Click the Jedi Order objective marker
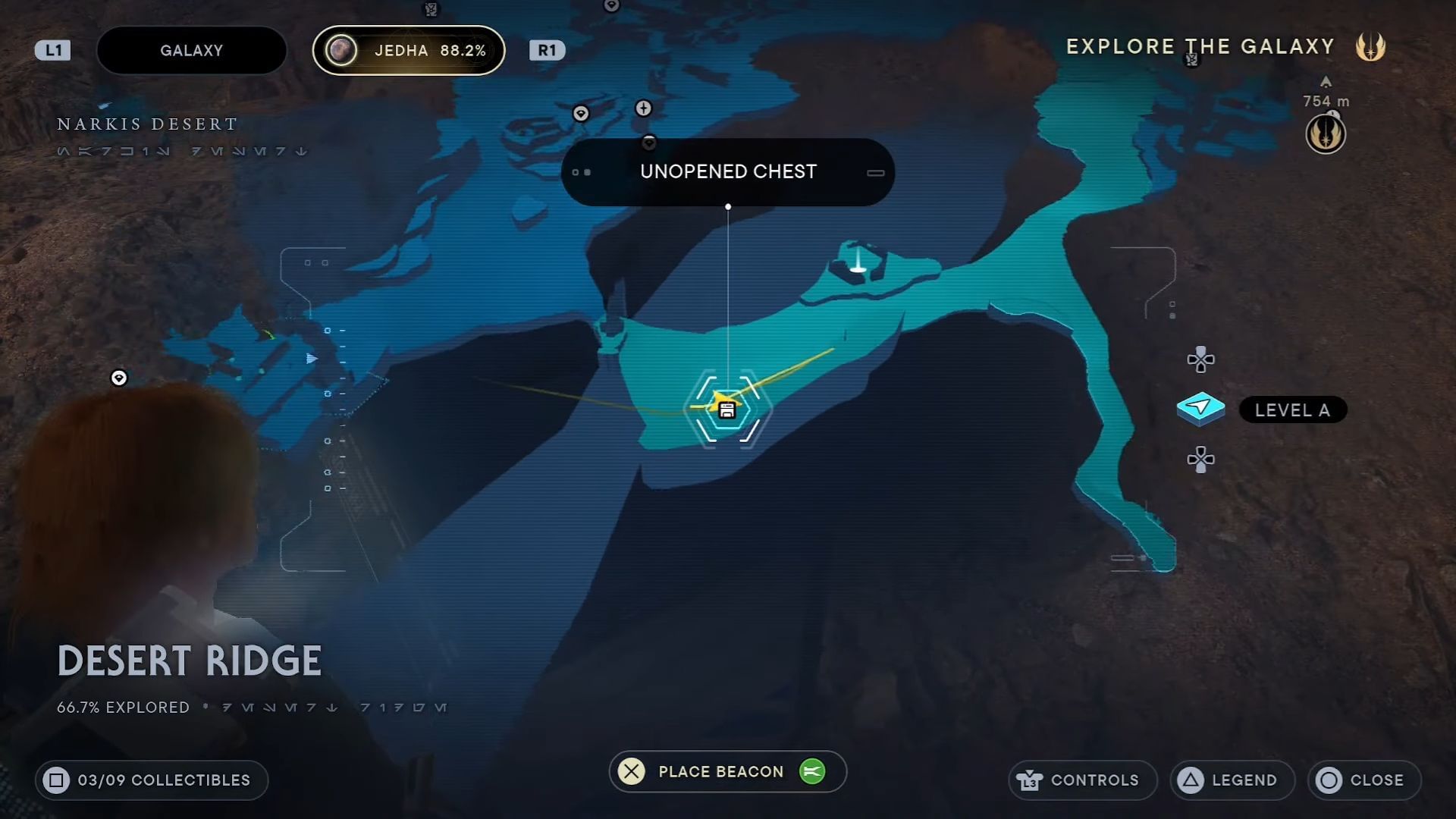The width and height of the screenshot is (1456, 819). coord(1325,134)
